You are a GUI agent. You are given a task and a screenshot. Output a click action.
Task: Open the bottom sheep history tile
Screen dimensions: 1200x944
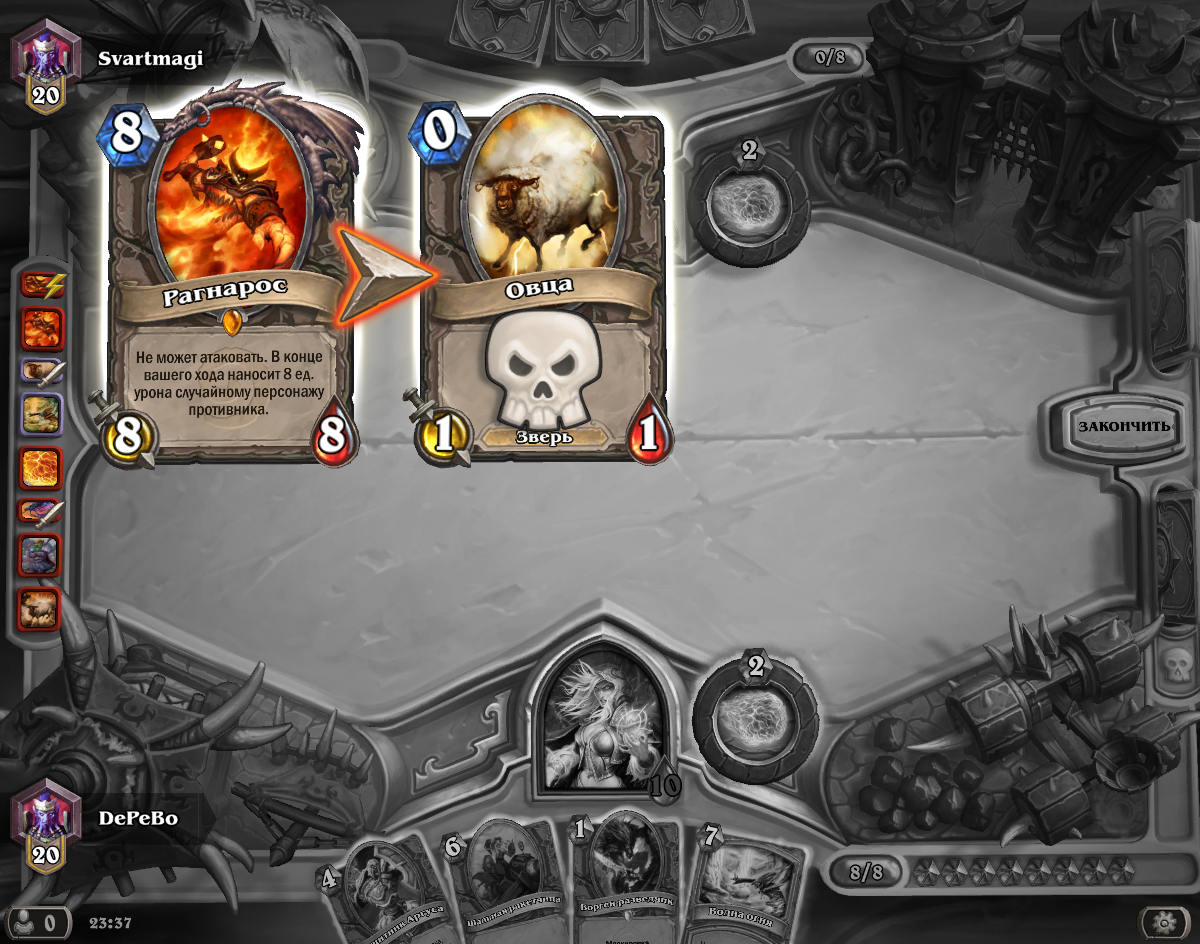coord(42,608)
